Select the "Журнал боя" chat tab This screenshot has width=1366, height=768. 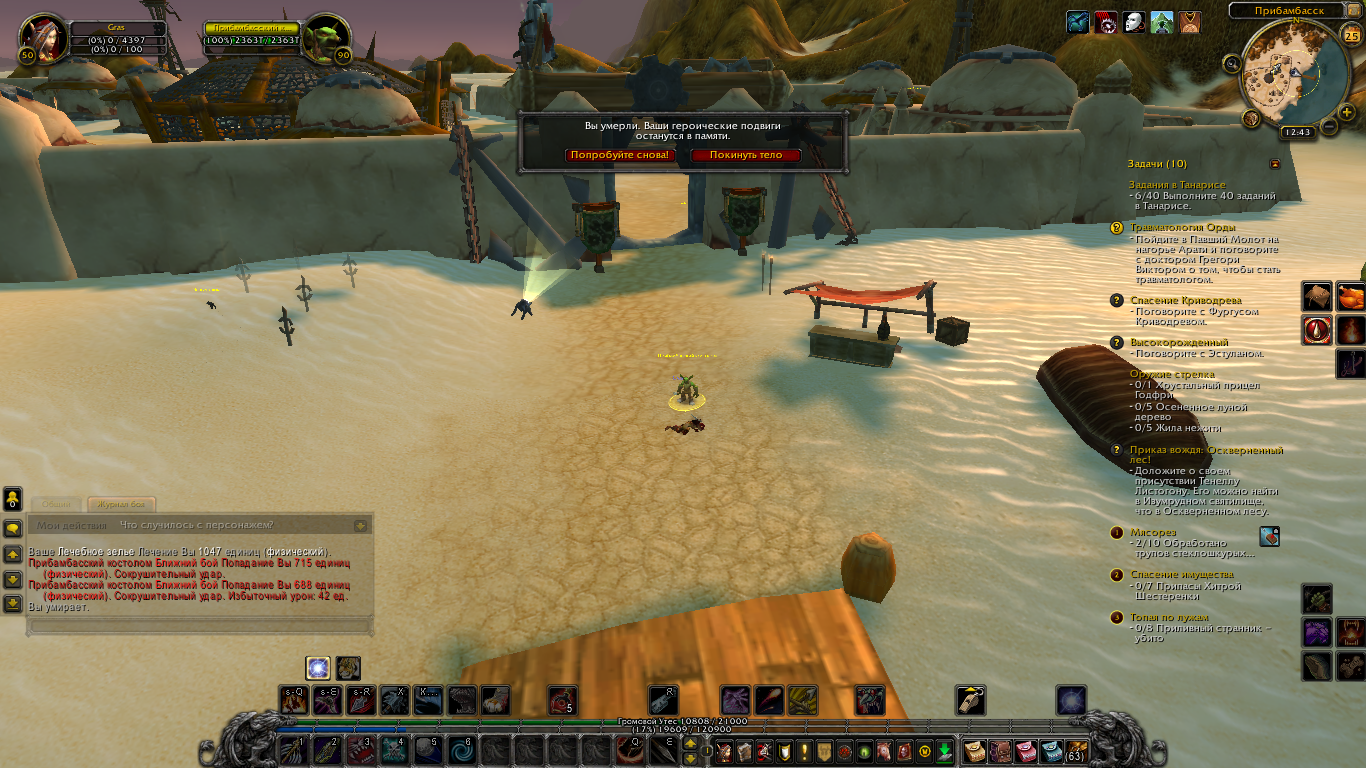121,504
